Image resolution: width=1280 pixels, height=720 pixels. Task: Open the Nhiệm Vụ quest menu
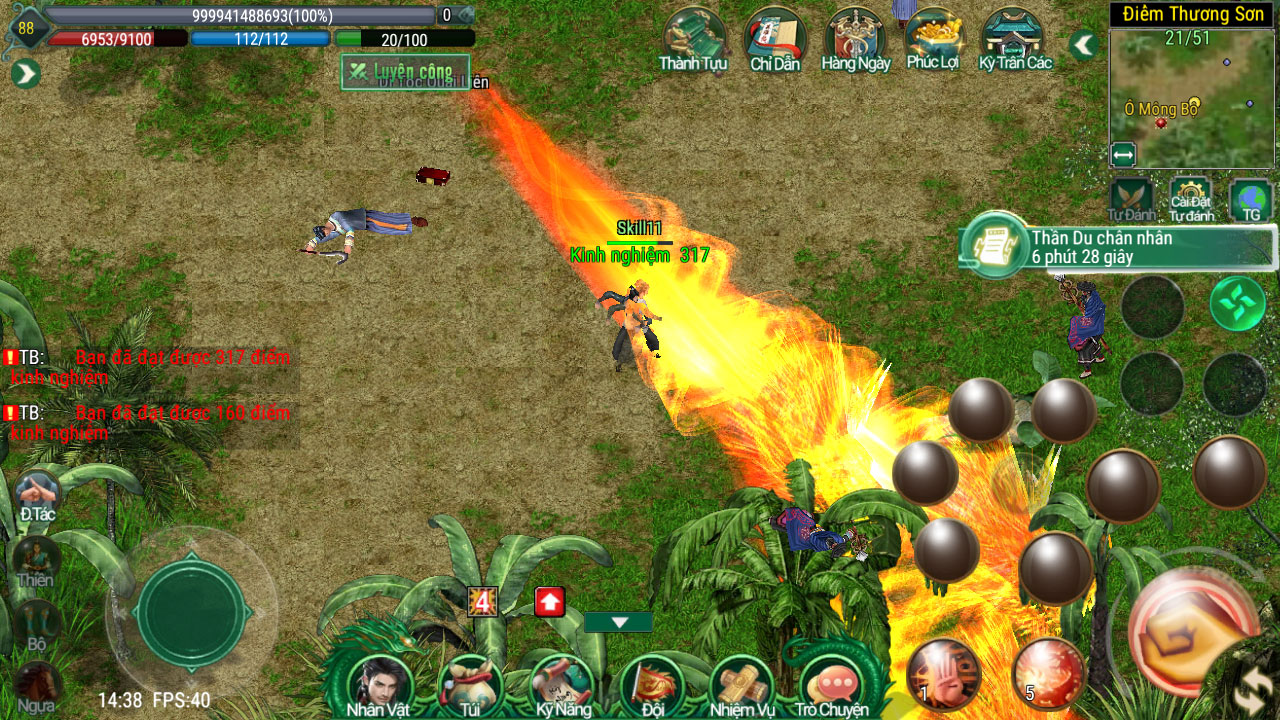point(742,685)
